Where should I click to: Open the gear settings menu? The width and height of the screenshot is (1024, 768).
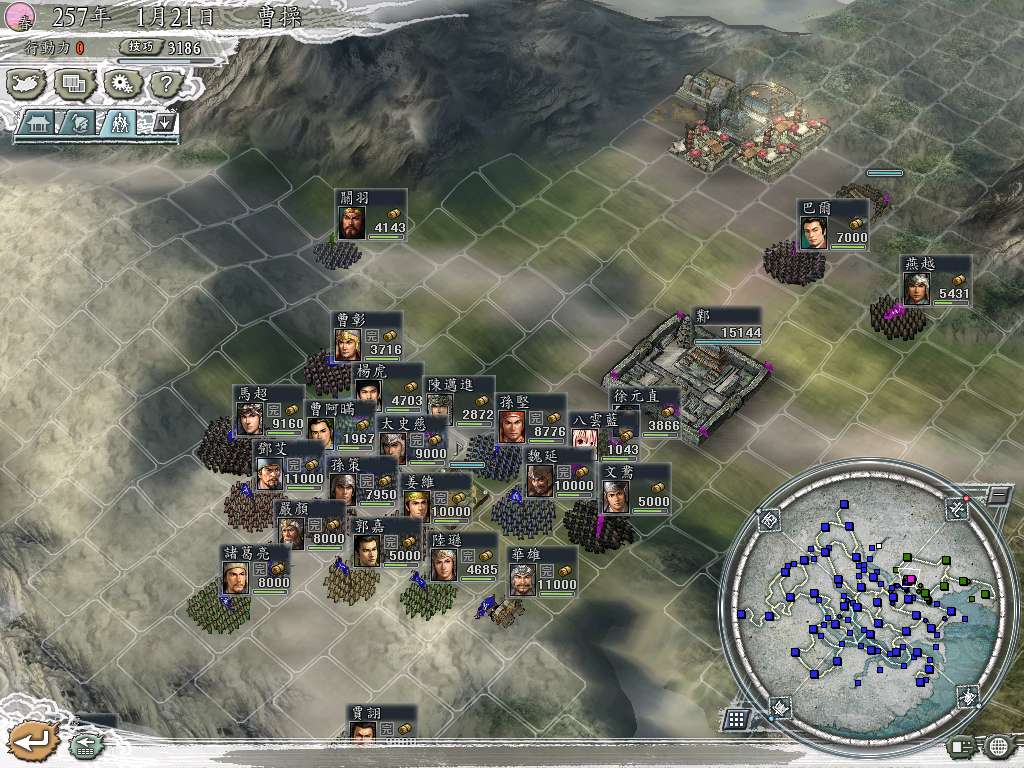click(121, 84)
